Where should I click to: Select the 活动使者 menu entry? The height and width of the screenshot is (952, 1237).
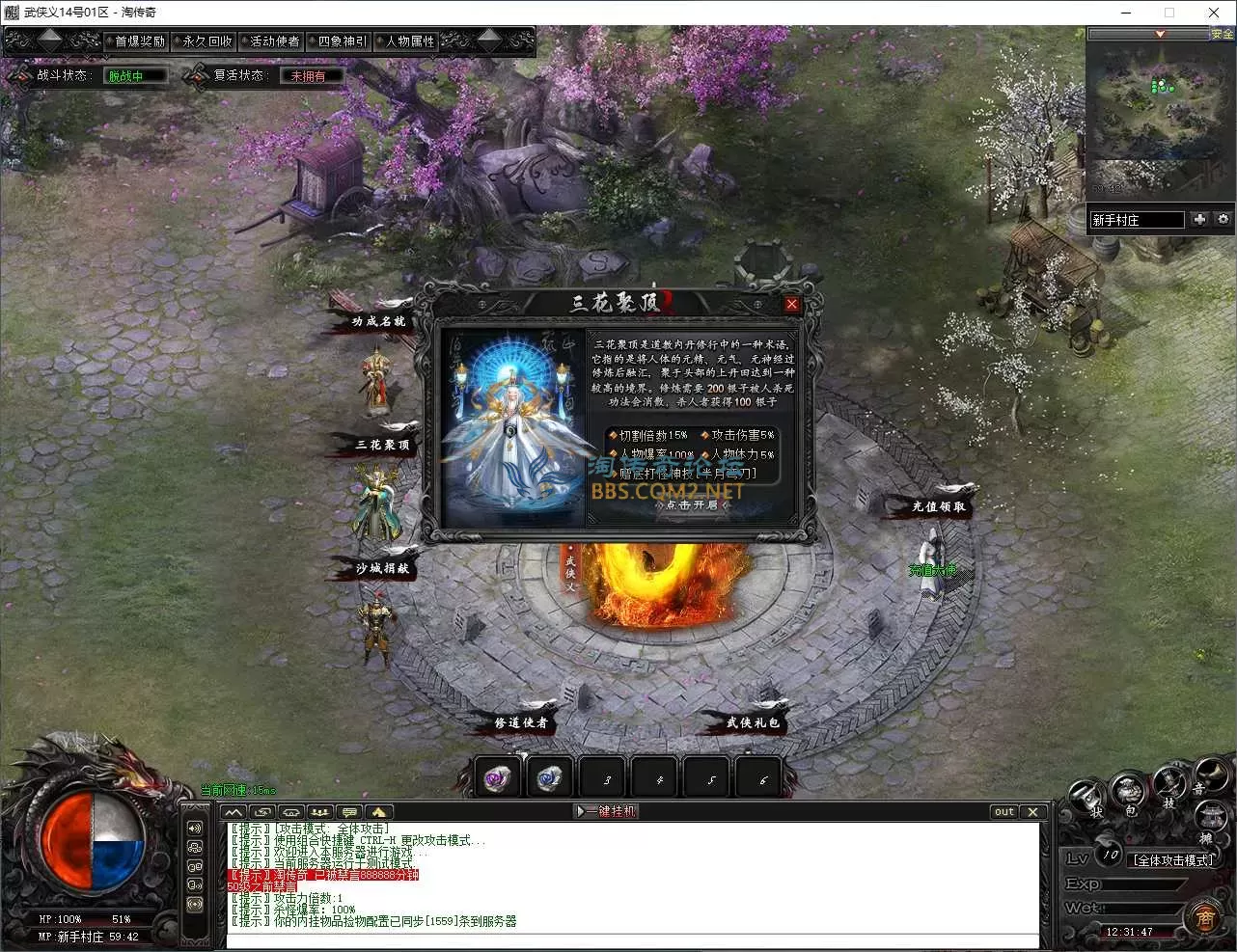click(x=275, y=41)
